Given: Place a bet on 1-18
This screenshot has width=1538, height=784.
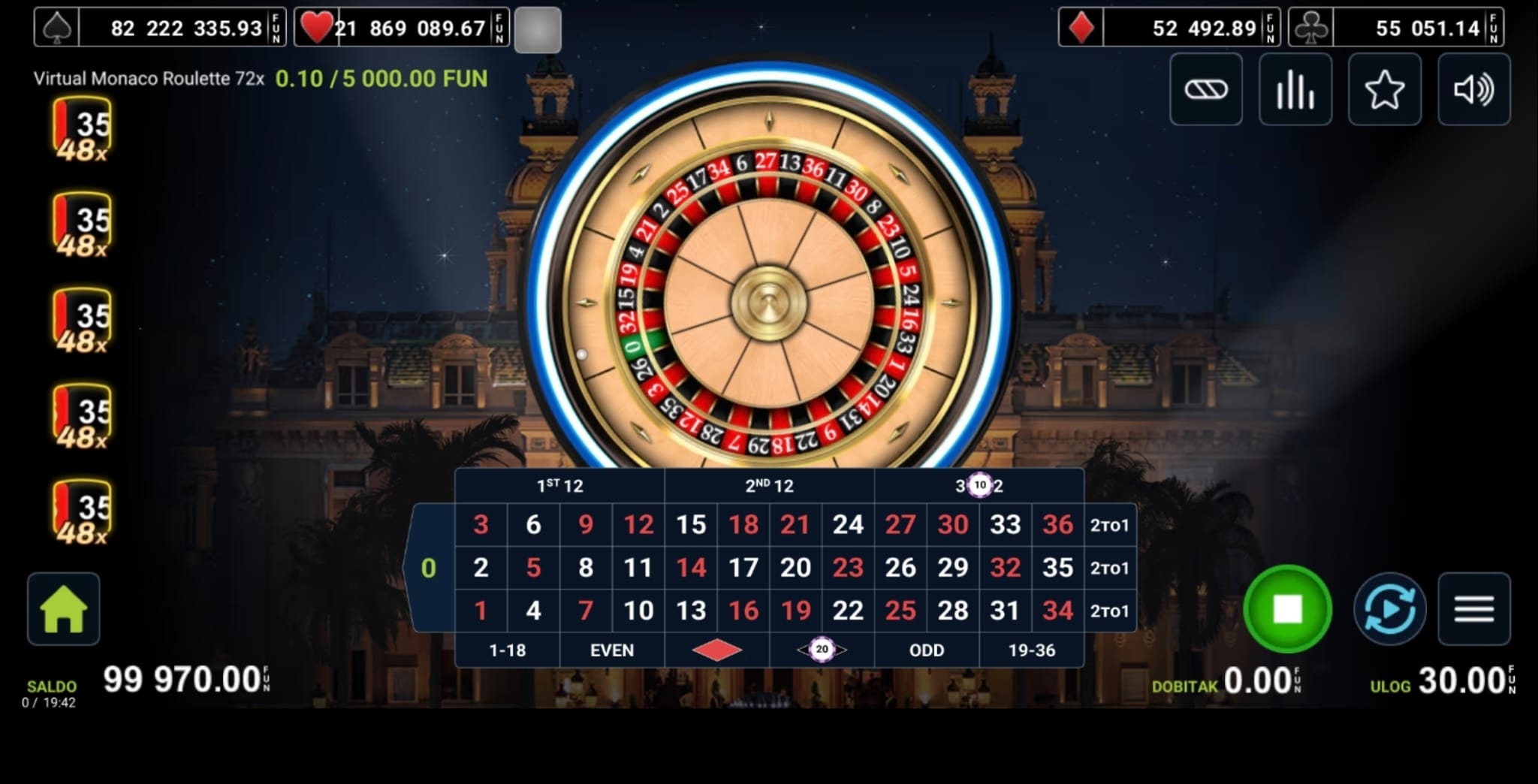Looking at the screenshot, I should 508,650.
